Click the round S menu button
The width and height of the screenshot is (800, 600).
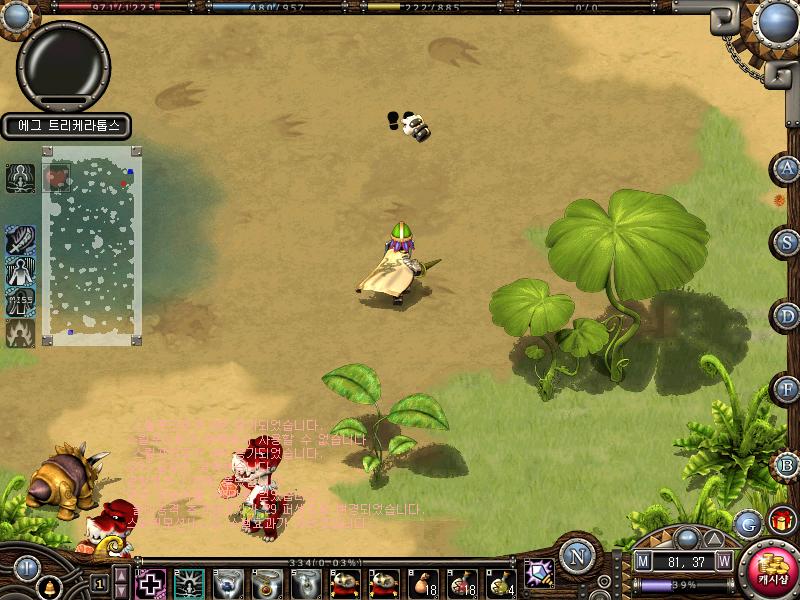pos(788,241)
